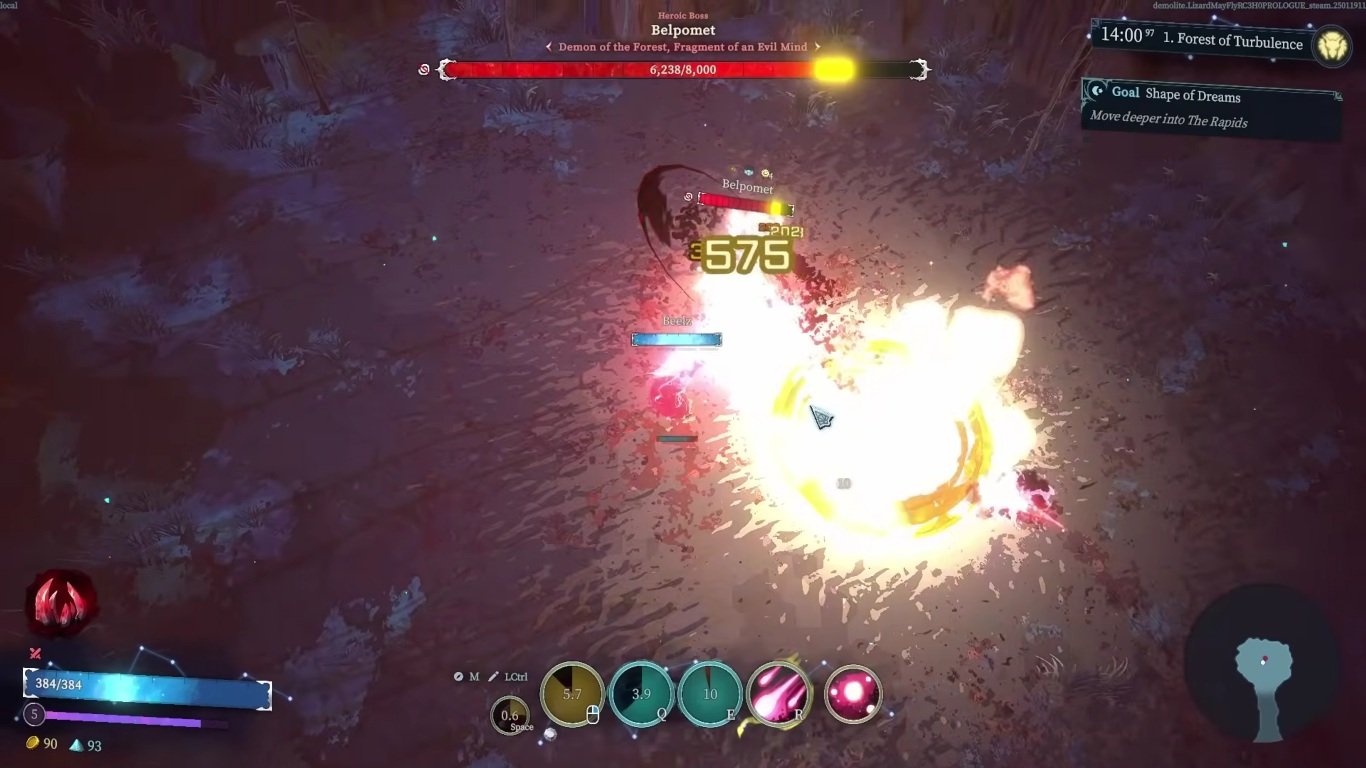Tap the small dash skill showing 0.6
This screenshot has height=768, width=1366.
510,715
